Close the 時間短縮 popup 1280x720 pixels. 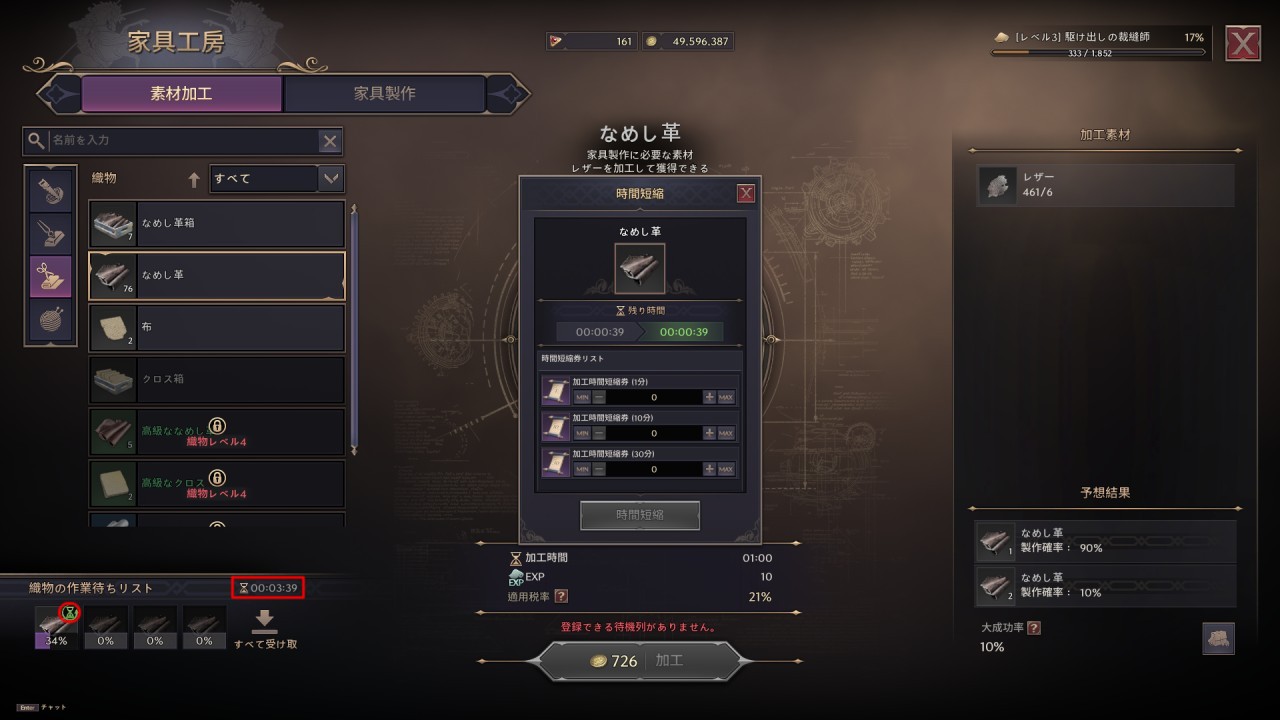point(745,194)
